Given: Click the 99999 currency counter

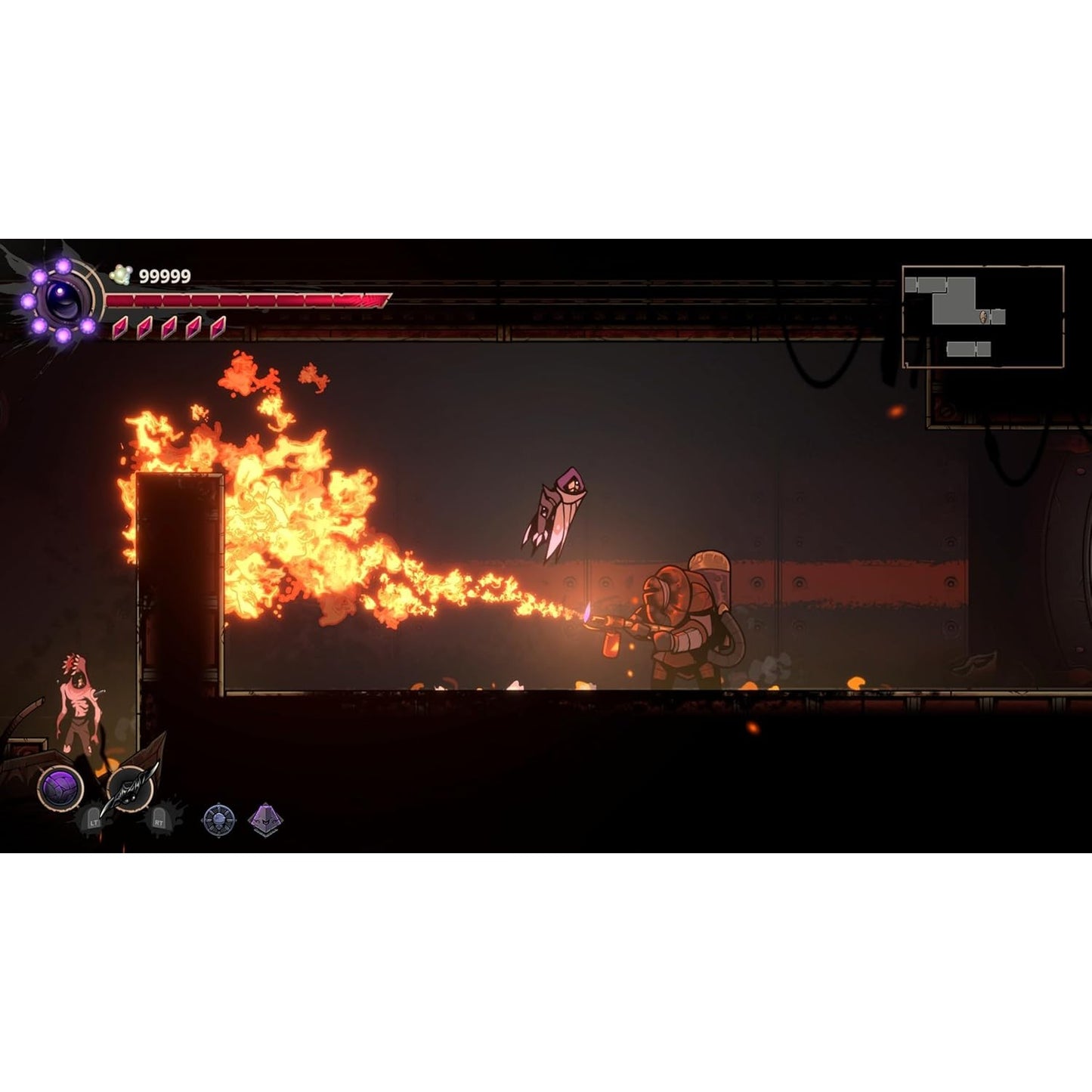Looking at the screenshot, I should [163, 275].
